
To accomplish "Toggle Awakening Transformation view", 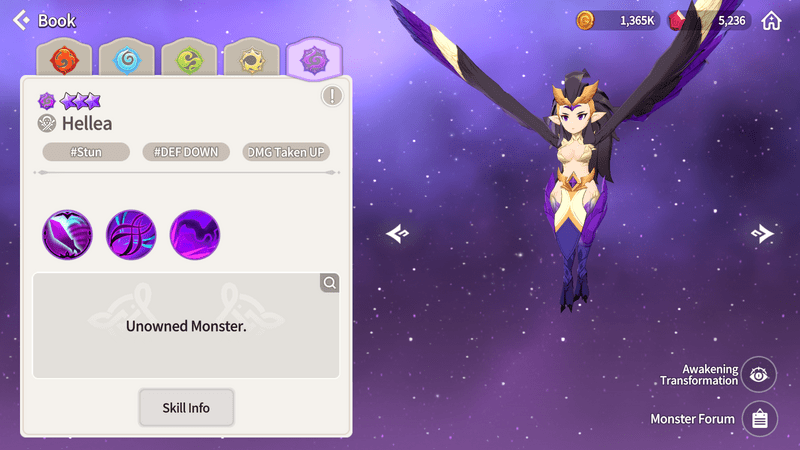I will coord(759,375).
